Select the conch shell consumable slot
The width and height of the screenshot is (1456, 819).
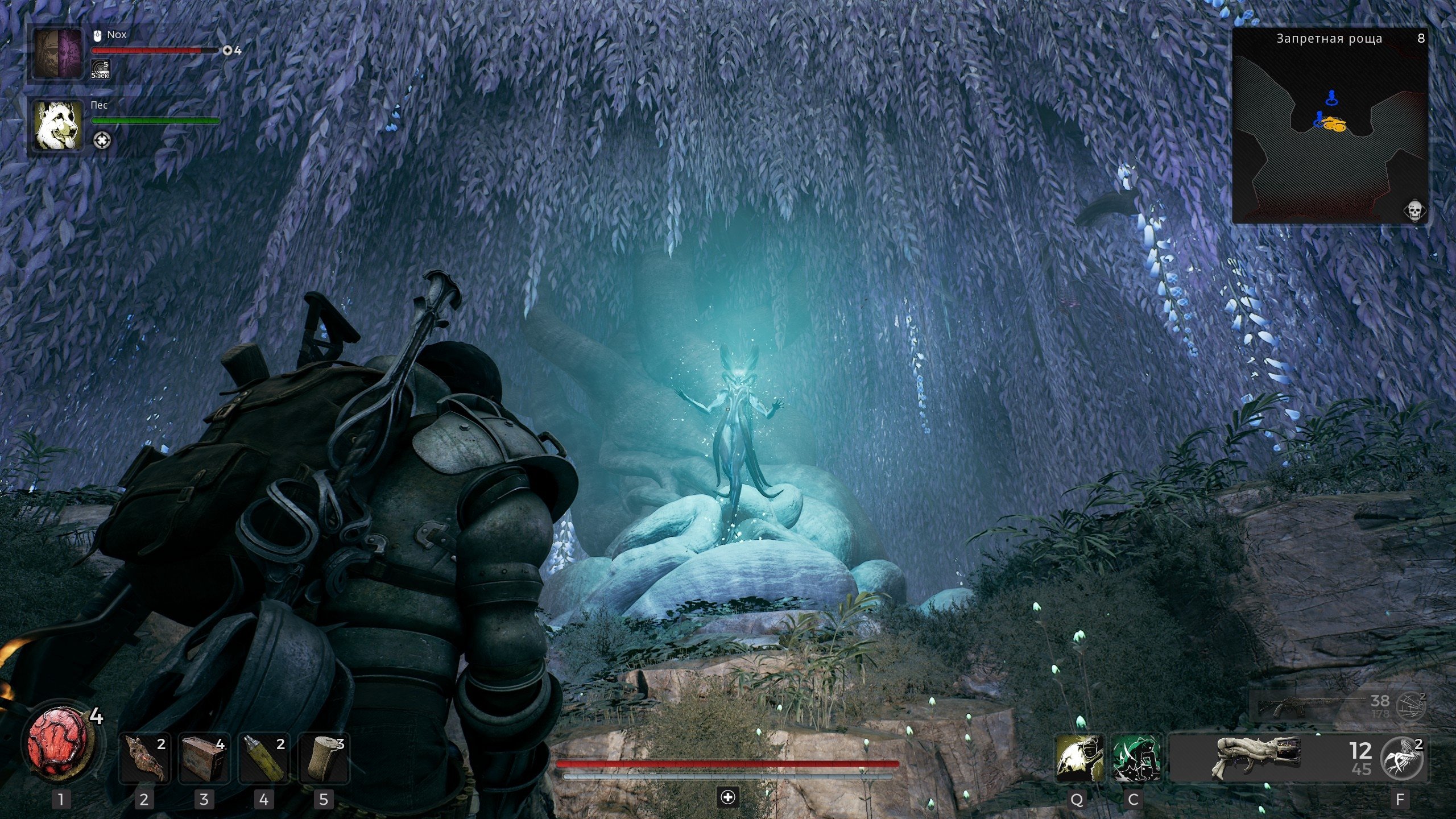[144, 759]
